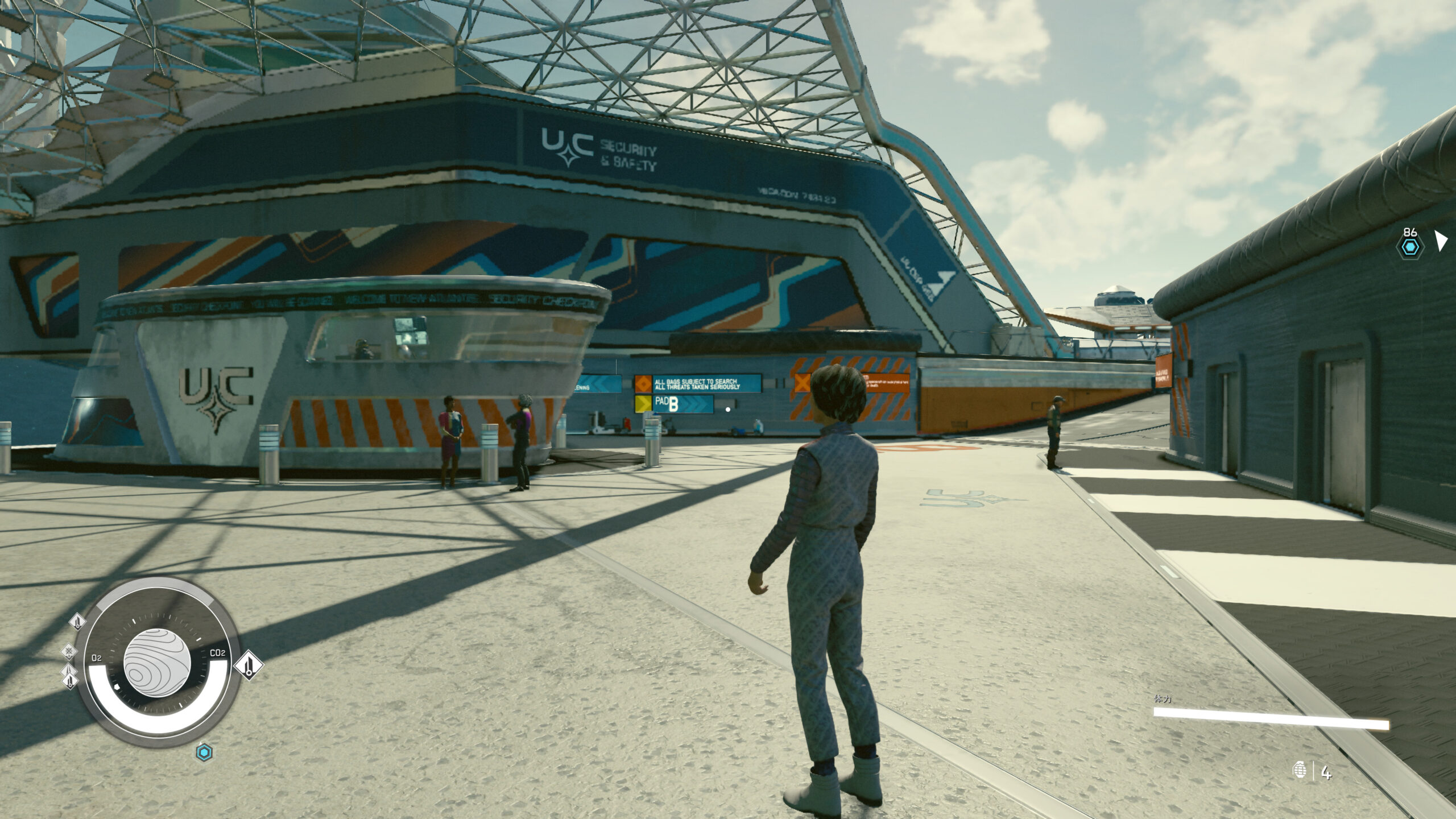Click the snowflake status effect icon
The height and width of the screenshot is (819, 1456).
(69, 651)
